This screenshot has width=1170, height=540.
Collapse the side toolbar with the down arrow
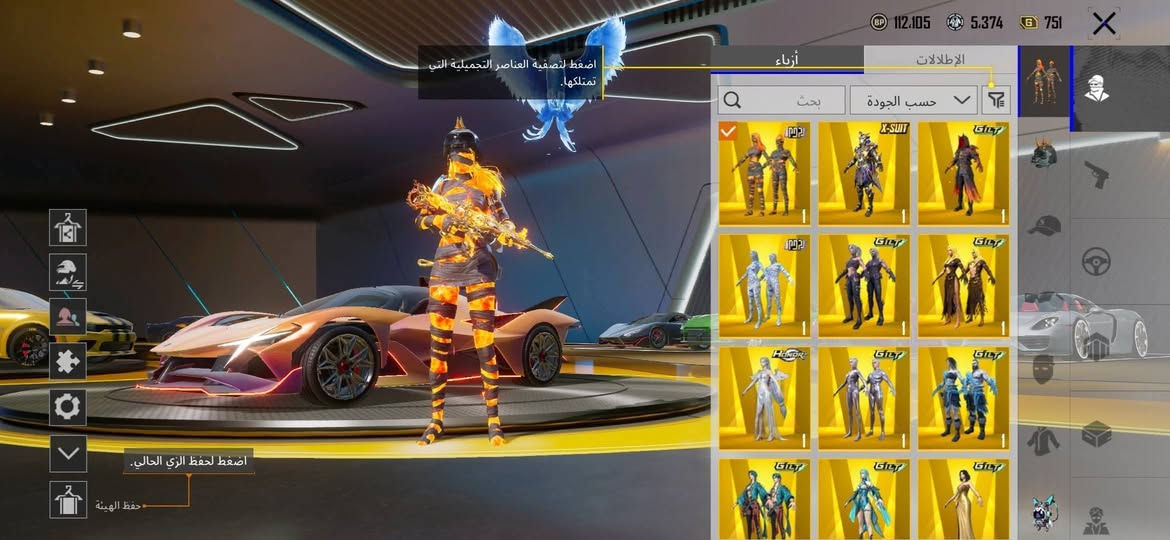[x=68, y=453]
